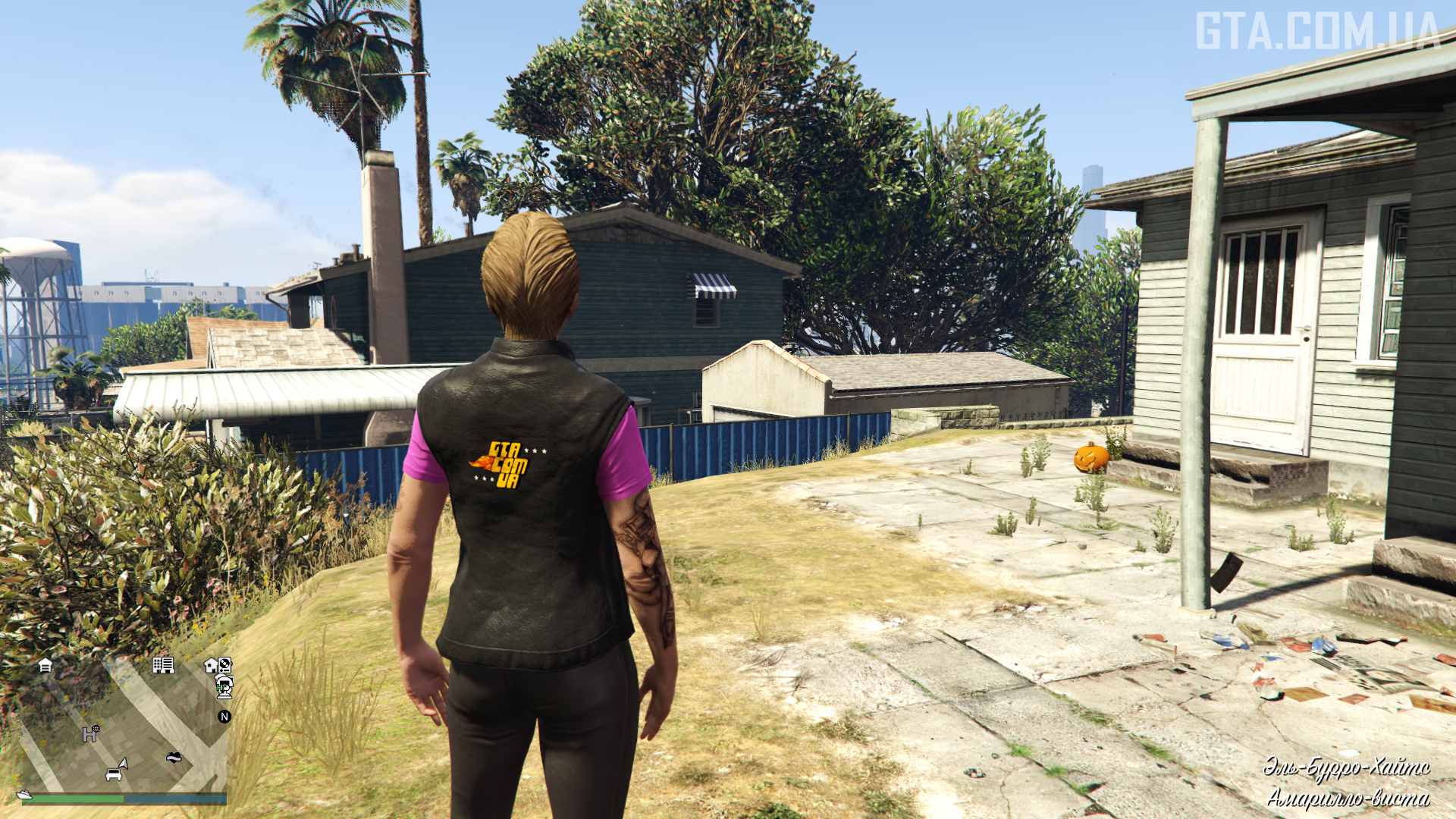The width and height of the screenshot is (1456, 819).
Task: Select the gray H helipad marker
Action: [90, 733]
